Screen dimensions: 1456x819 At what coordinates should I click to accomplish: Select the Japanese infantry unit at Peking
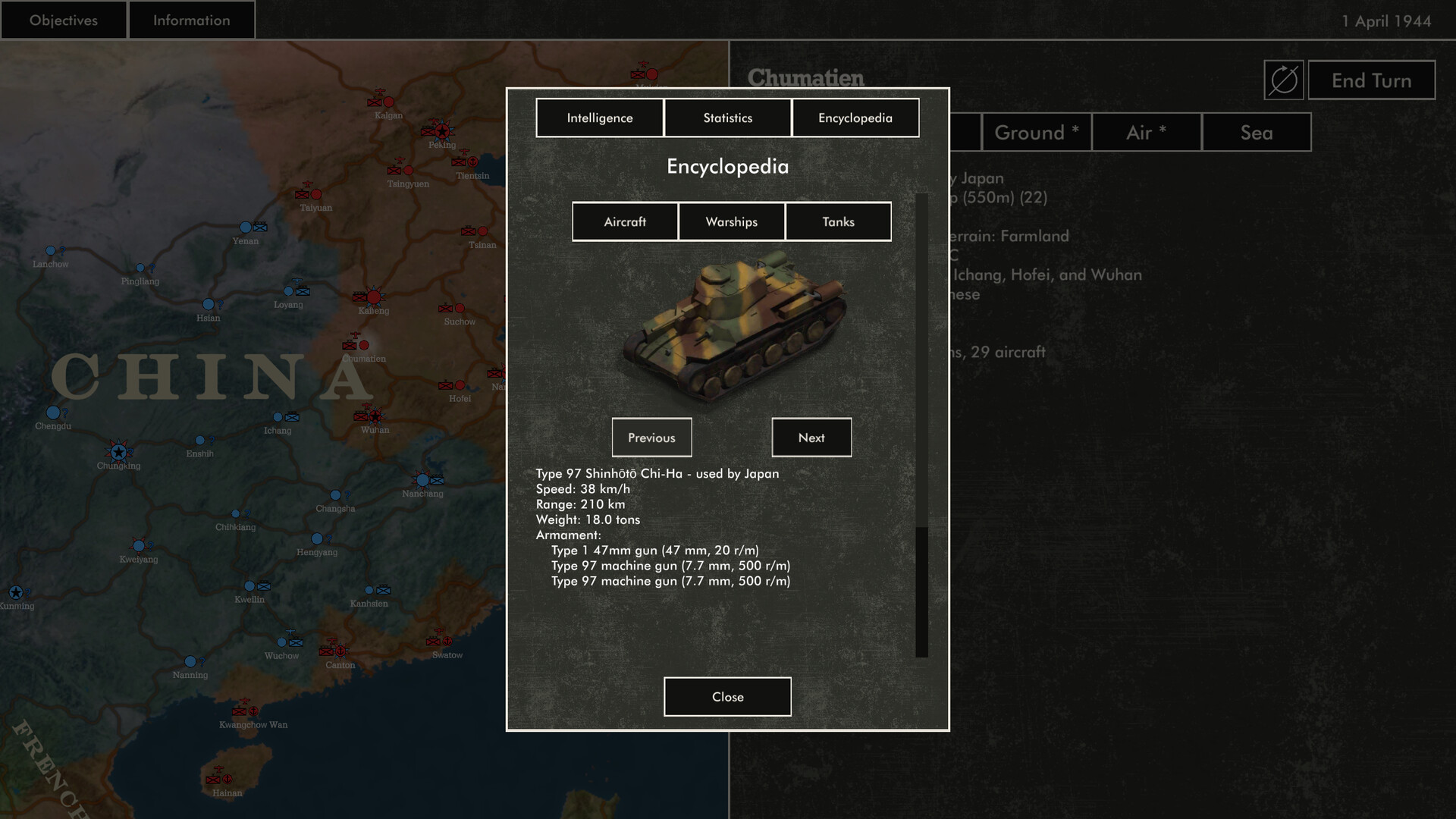427,131
